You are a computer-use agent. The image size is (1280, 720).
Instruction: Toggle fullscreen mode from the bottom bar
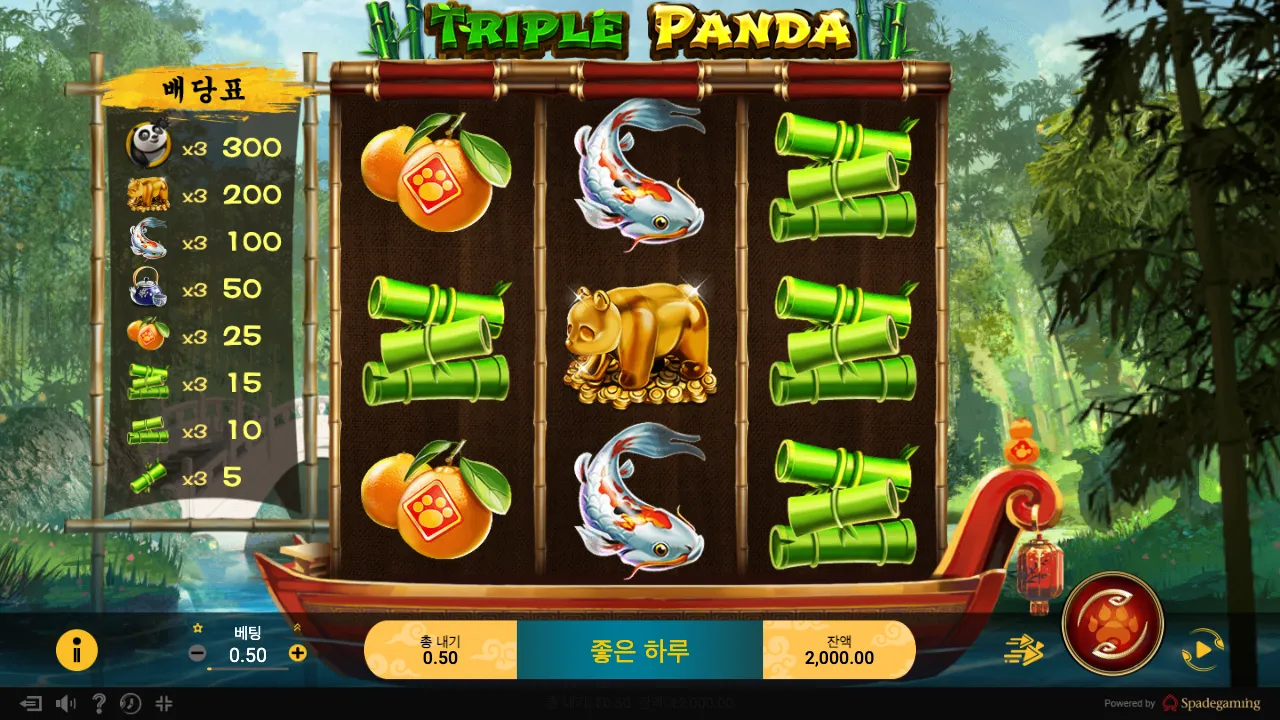pos(163,703)
